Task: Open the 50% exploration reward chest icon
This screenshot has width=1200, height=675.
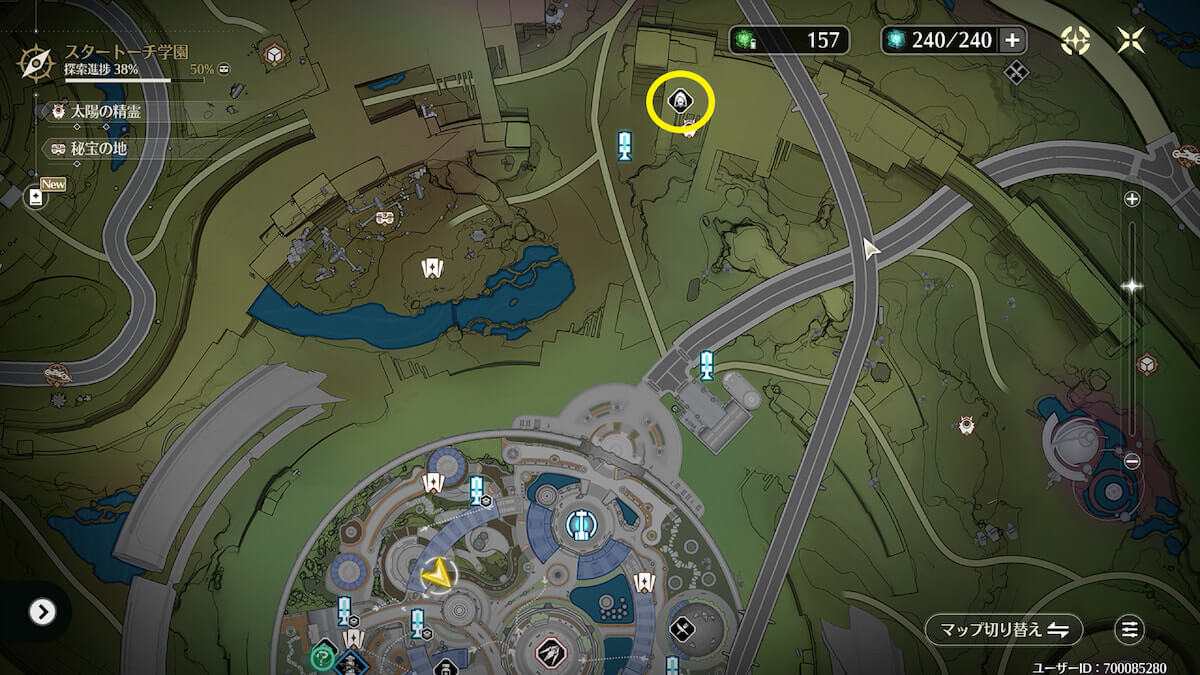Action: 225,70
